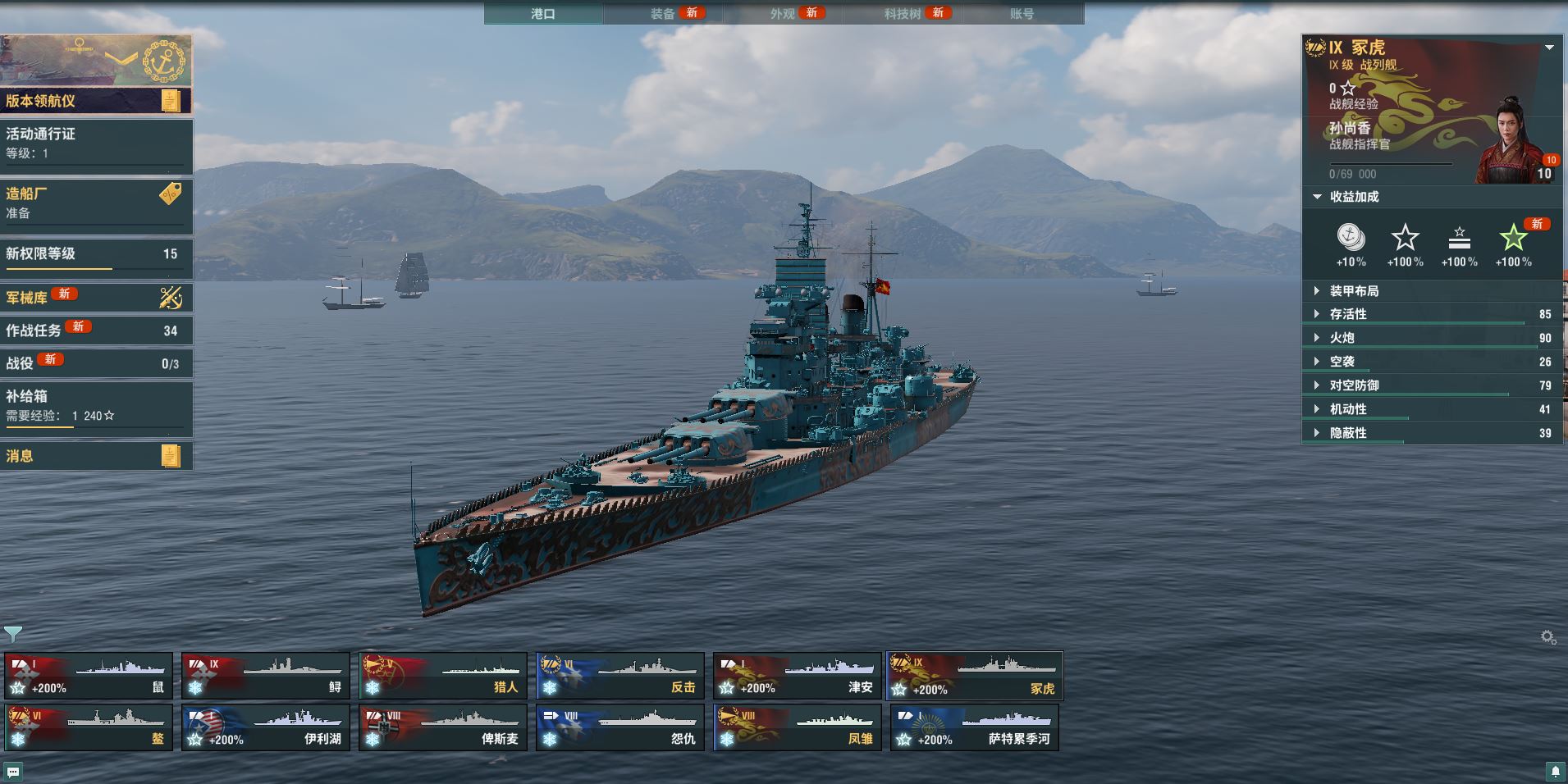
Task: Expand the 火炮 stats row
Action: click(x=1342, y=338)
